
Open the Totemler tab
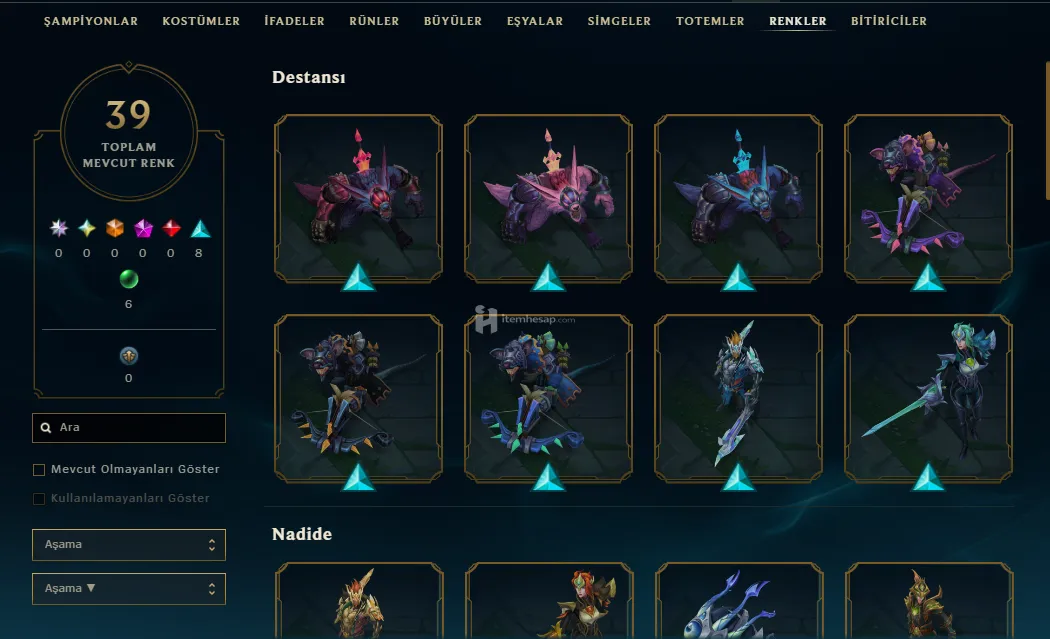click(x=710, y=21)
